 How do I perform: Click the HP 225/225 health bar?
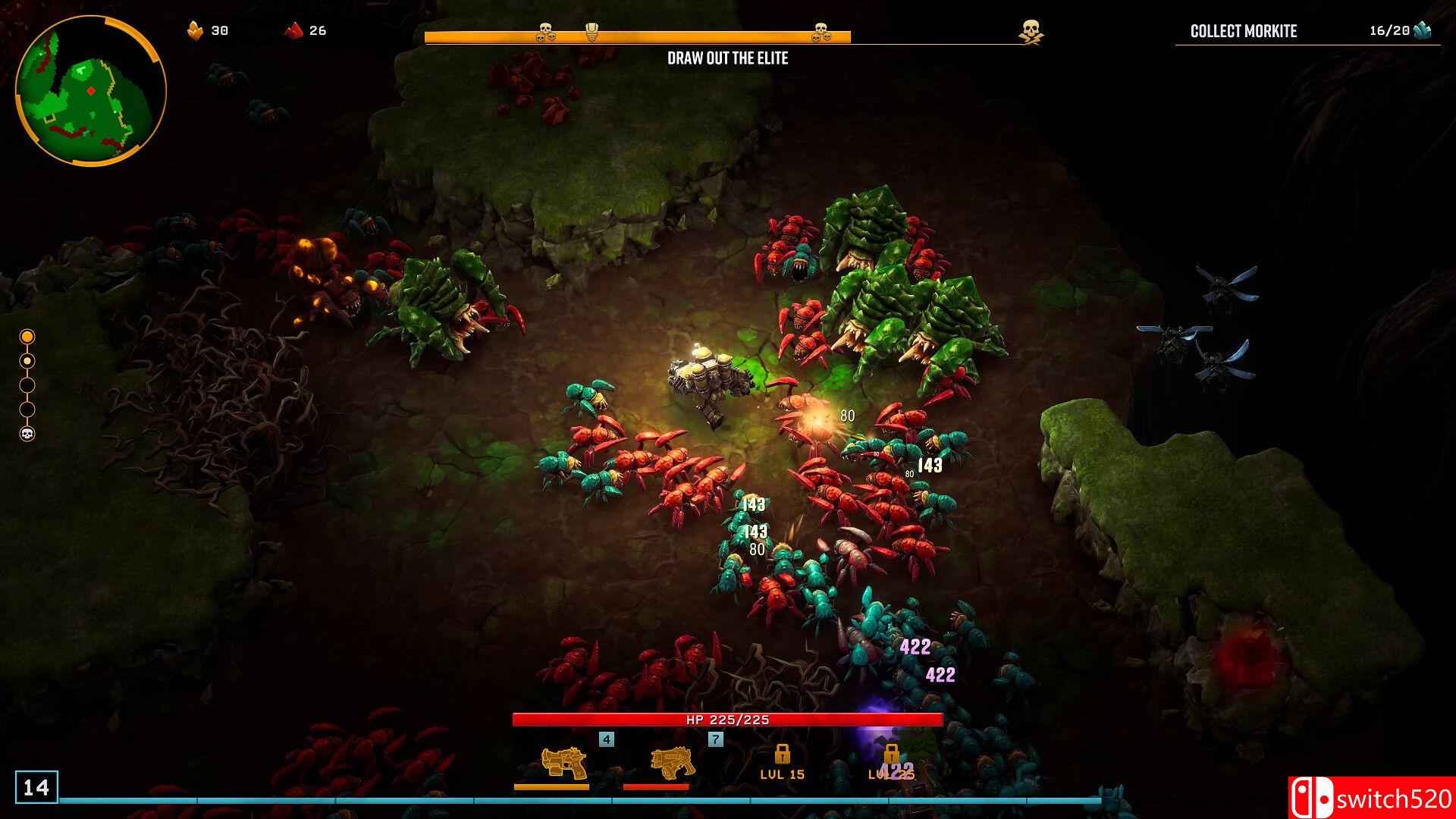point(726,720)
